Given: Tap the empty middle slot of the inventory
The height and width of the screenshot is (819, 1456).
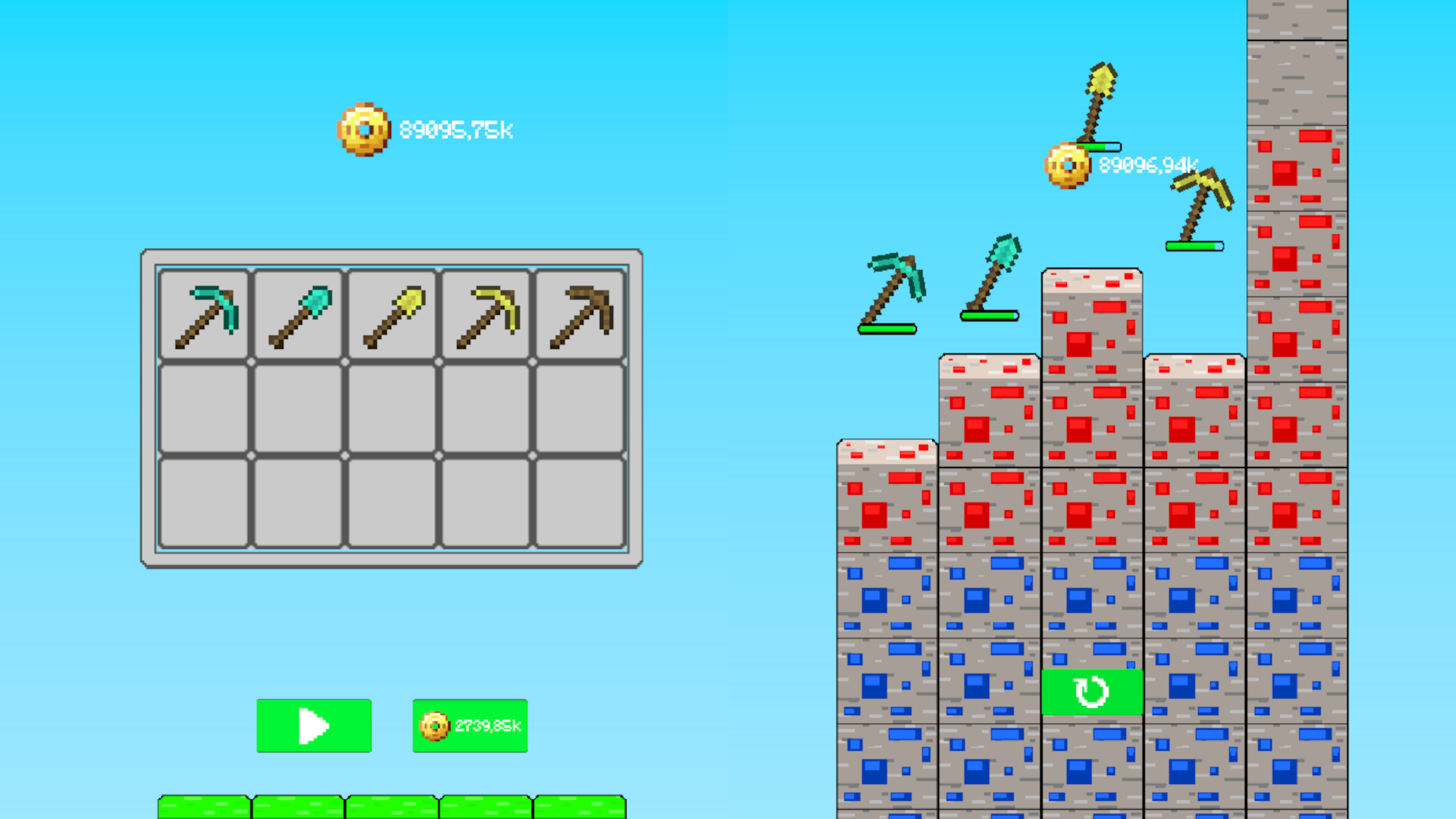Looking at the screenshot, I should 391,407.
